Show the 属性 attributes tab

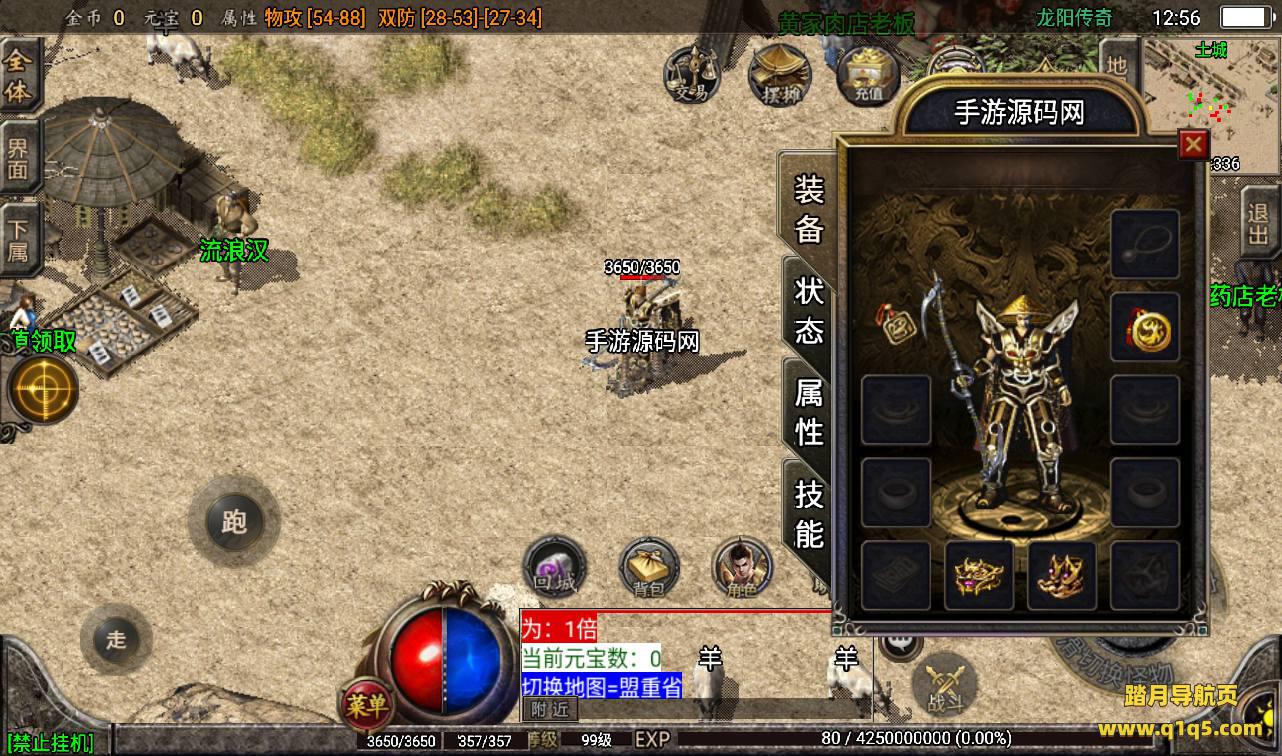point(808,411)
